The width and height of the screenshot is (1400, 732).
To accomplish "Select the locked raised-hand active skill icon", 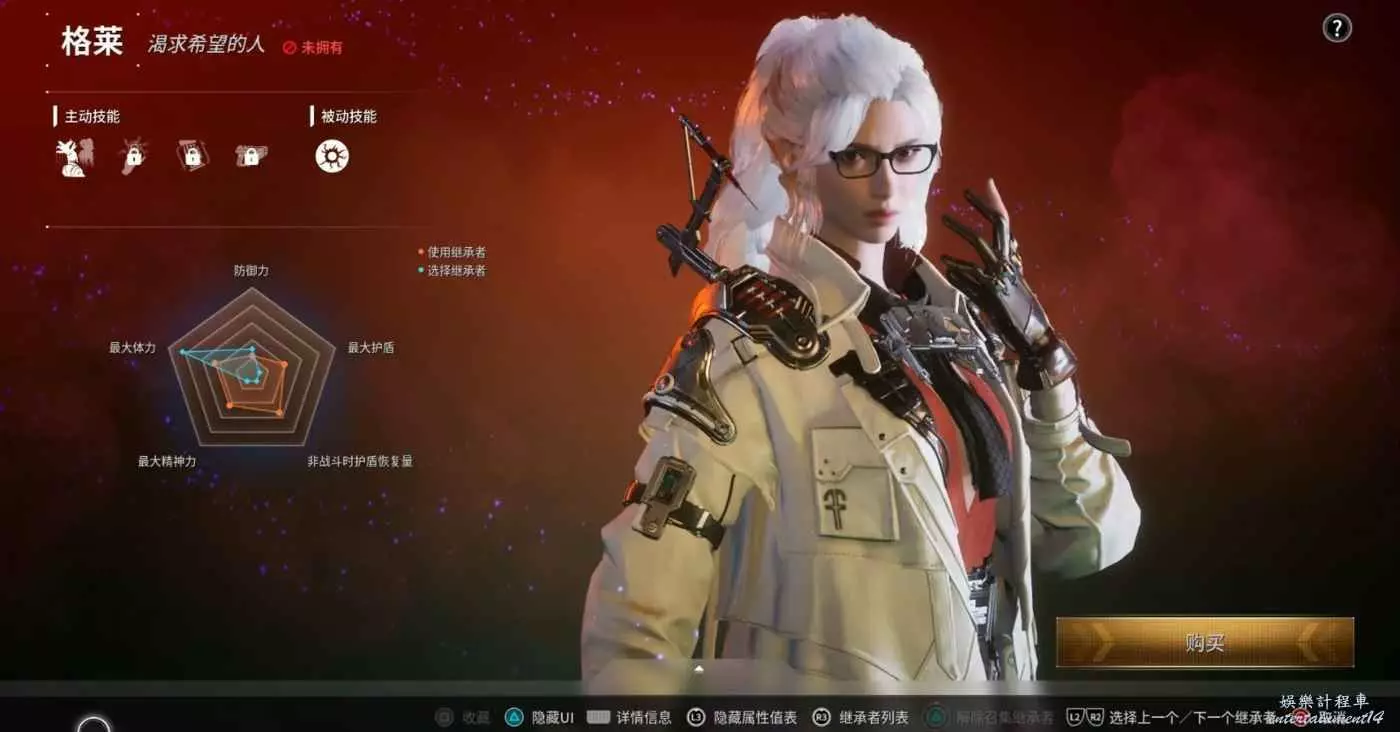I will click(133, 156).
